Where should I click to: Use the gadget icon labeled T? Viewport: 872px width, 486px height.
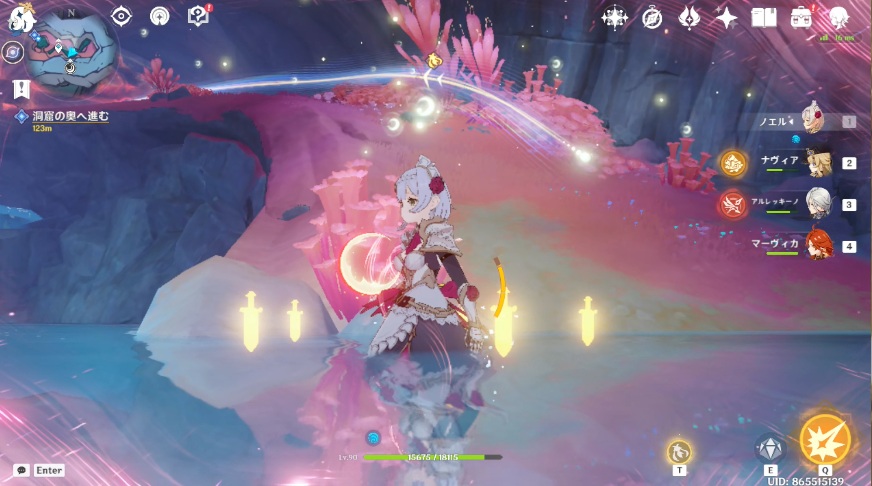(x=680, y=451)
